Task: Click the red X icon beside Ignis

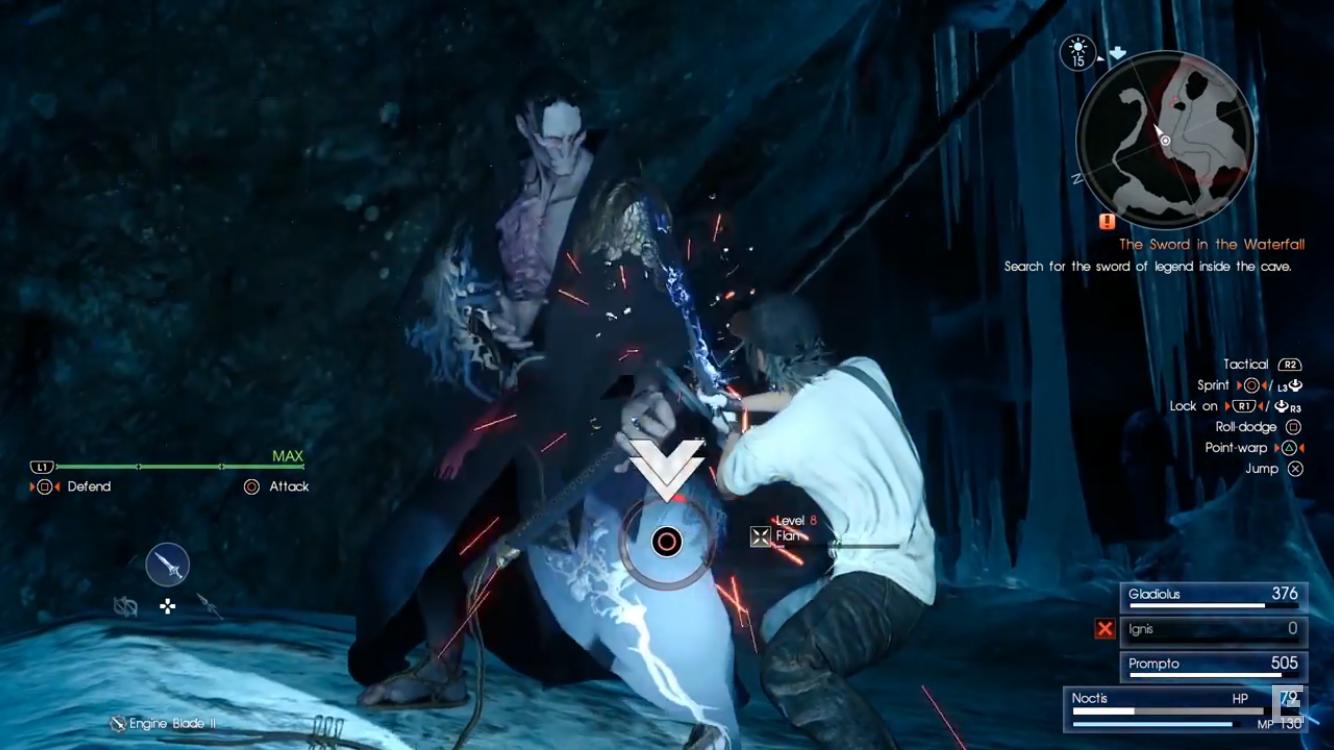Action: 1104,629
